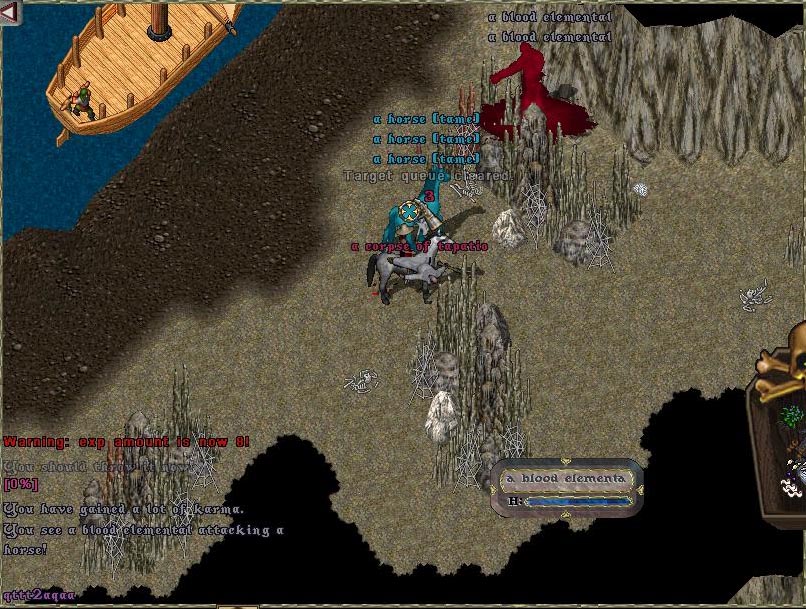806x609 pixels.
Task: Click the chat entry line at the bottom
Action: tap(40, 596)
